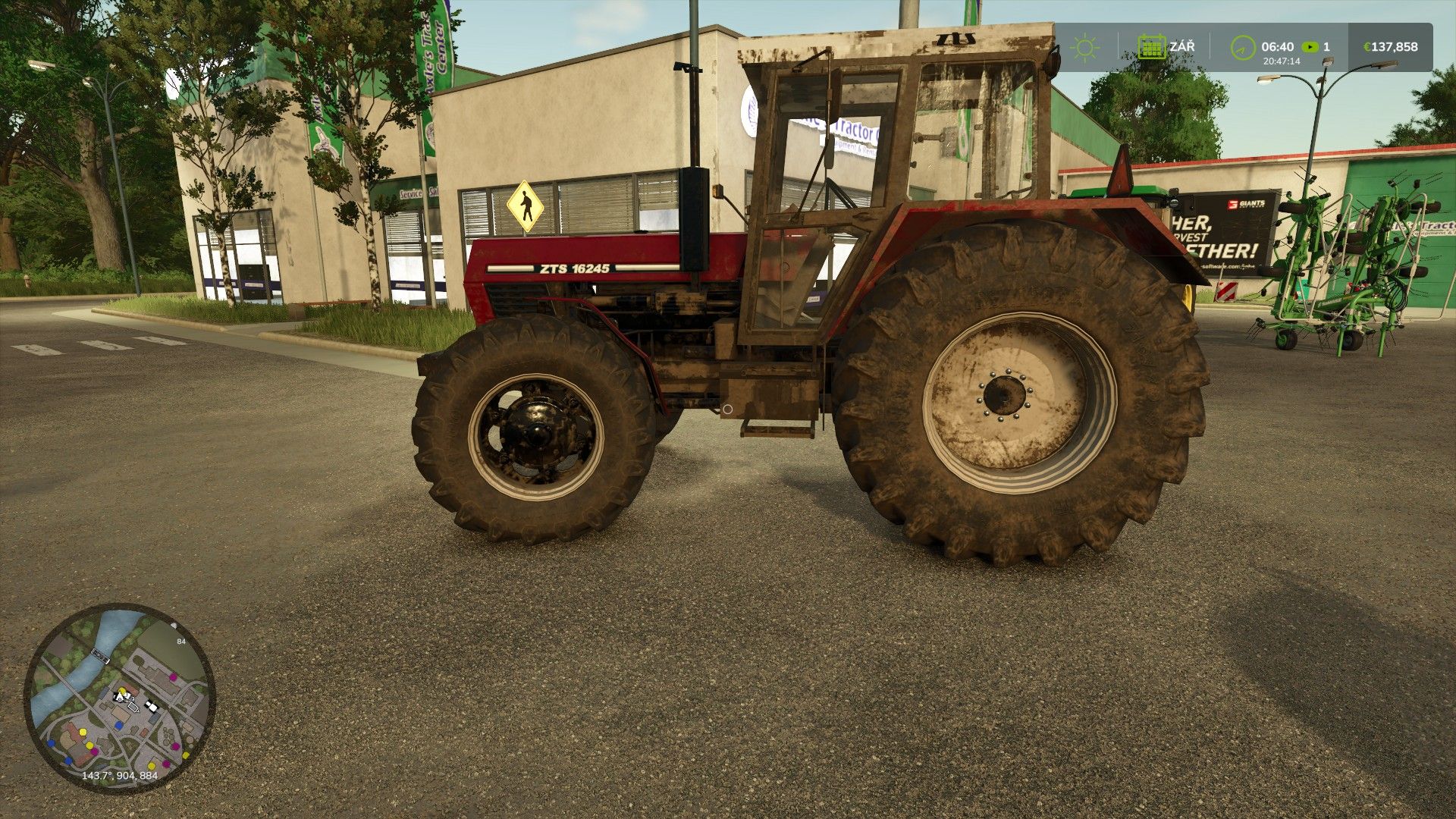This screenshot has width=1456, height=819.
Task: Toggle the time acceleration play button
Action: 1310,47
